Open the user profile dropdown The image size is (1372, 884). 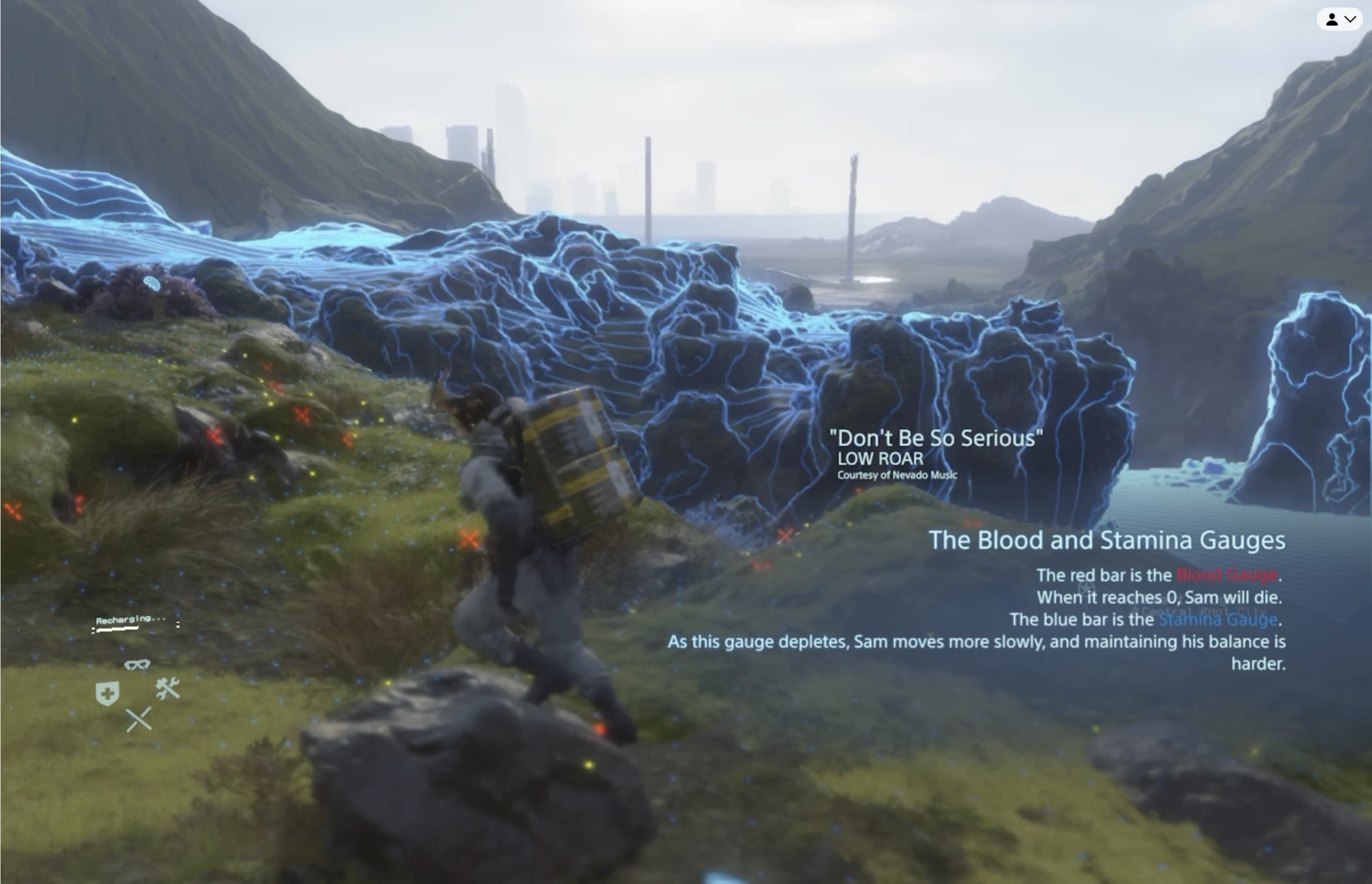point(1340,19)
